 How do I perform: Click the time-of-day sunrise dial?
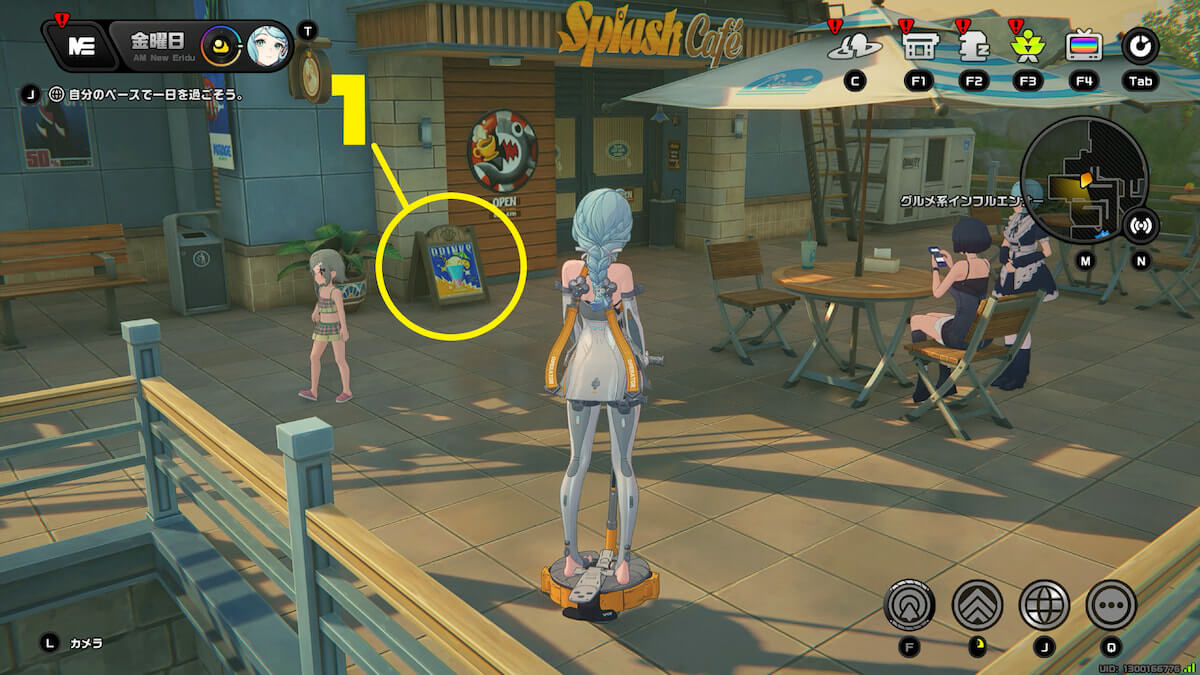coord(221,45)
